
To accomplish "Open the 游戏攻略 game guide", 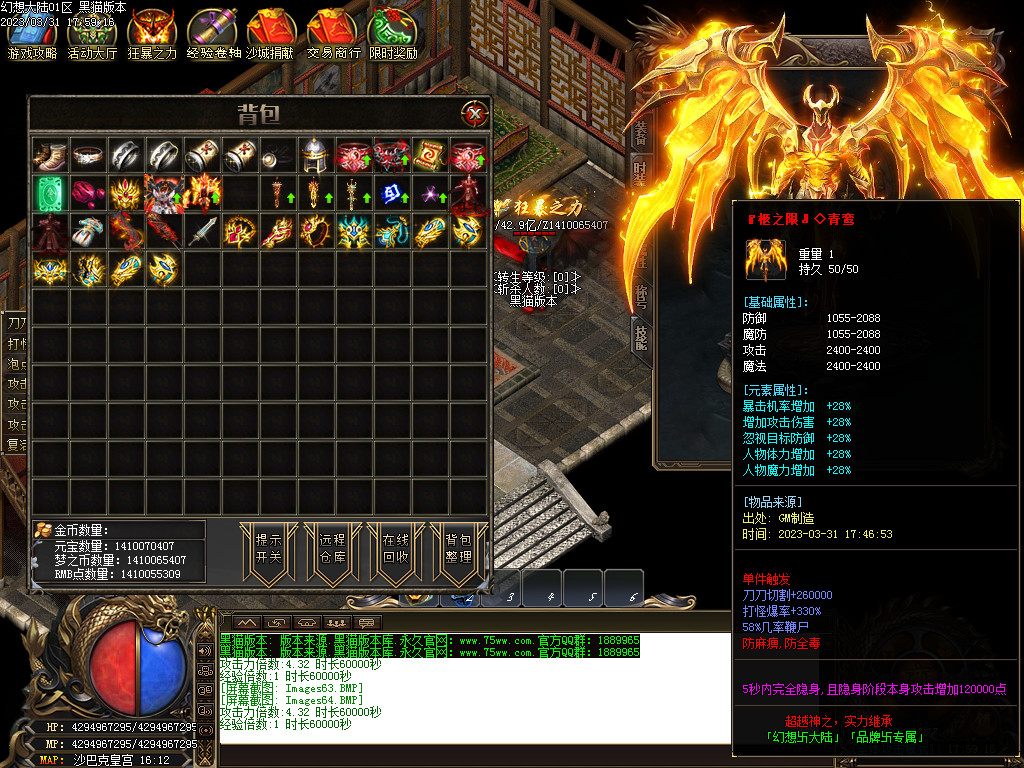I will click(x=32, y=34).
